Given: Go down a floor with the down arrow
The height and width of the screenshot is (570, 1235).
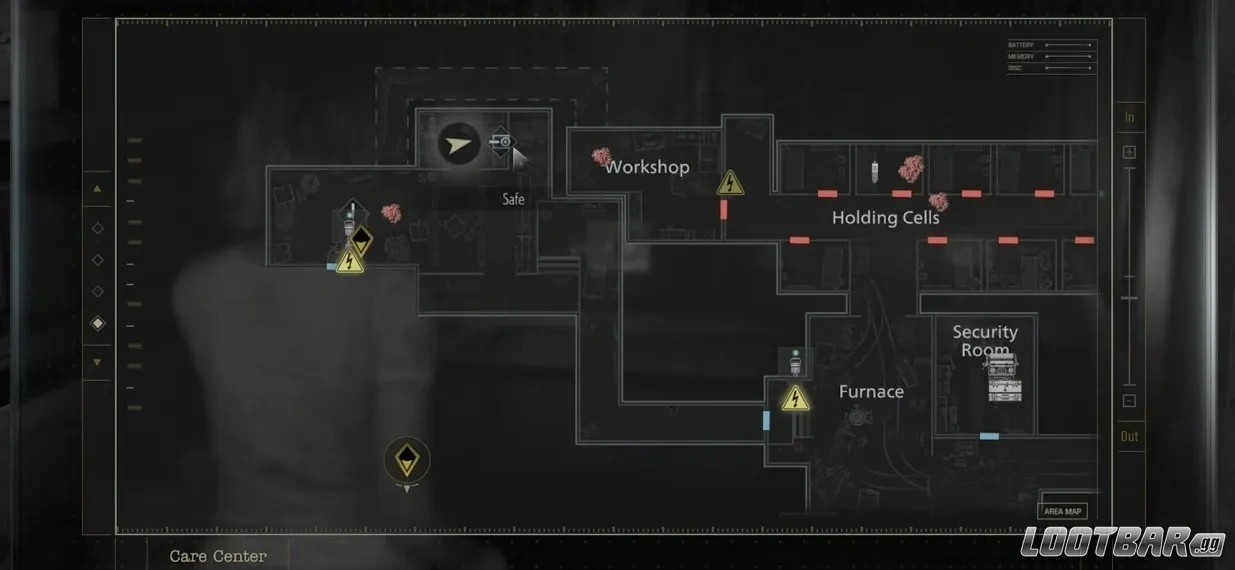Looking at the screenshot, I should point(97,362).
